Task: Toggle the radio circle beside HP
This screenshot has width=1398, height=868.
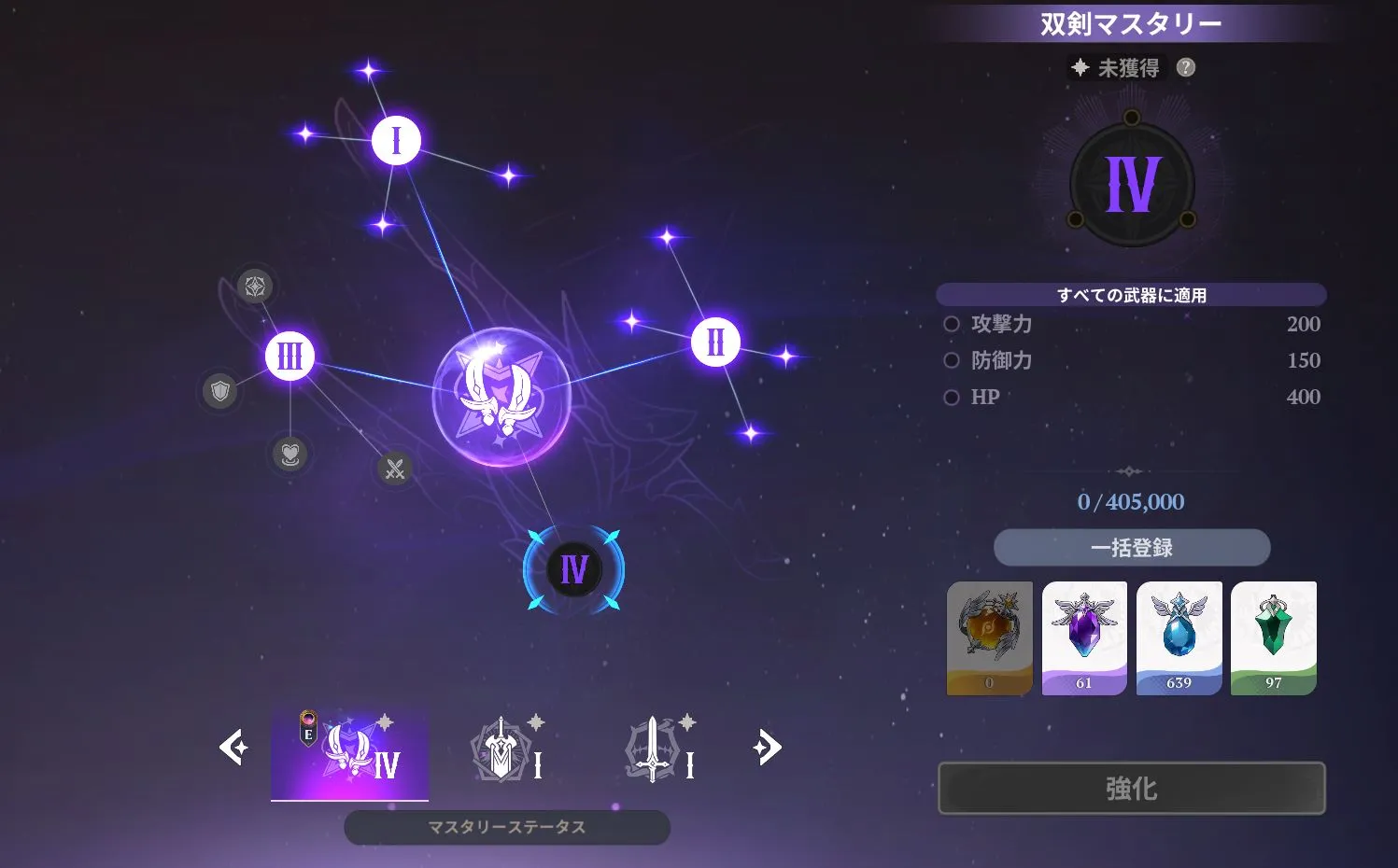Action: coord(952,397)
